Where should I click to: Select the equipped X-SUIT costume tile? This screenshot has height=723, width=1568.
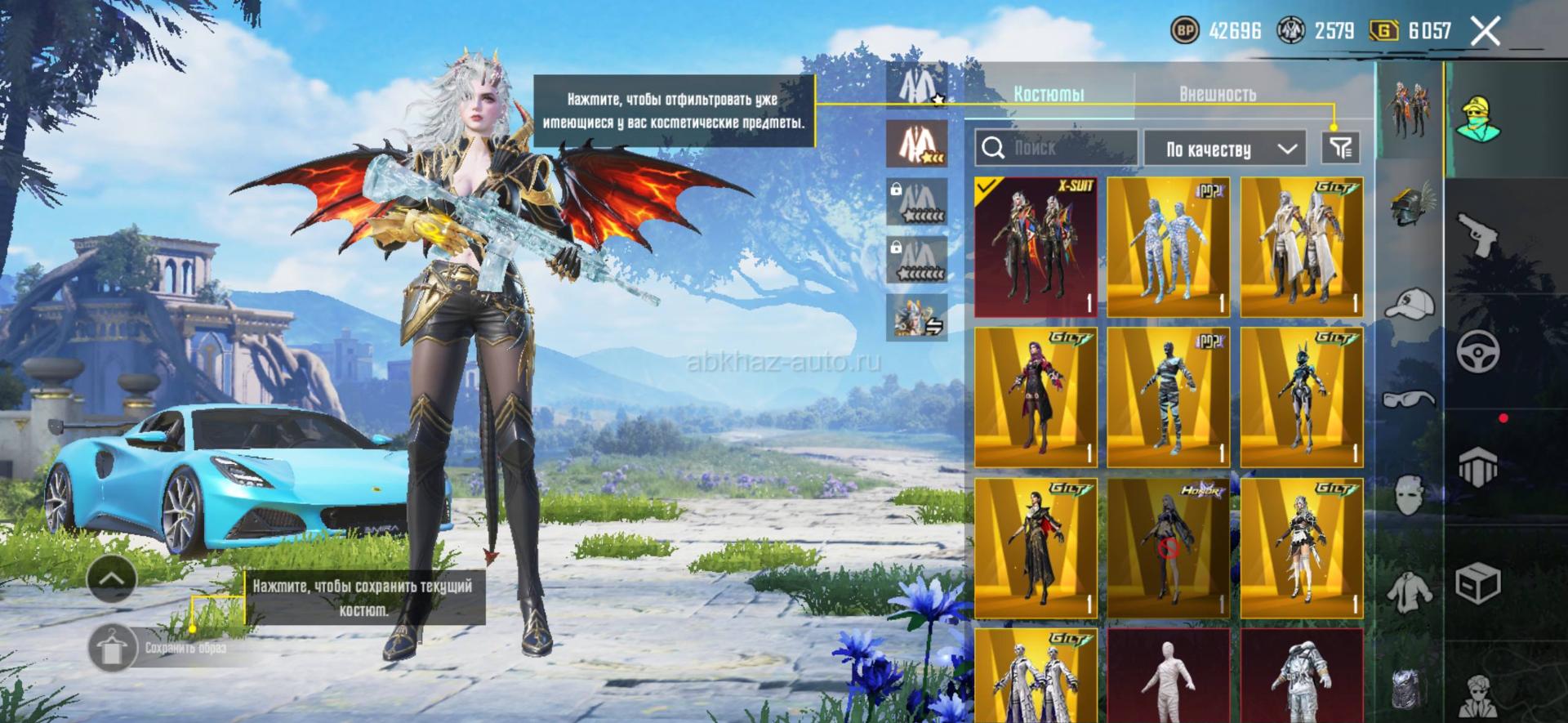(1035, 247)
